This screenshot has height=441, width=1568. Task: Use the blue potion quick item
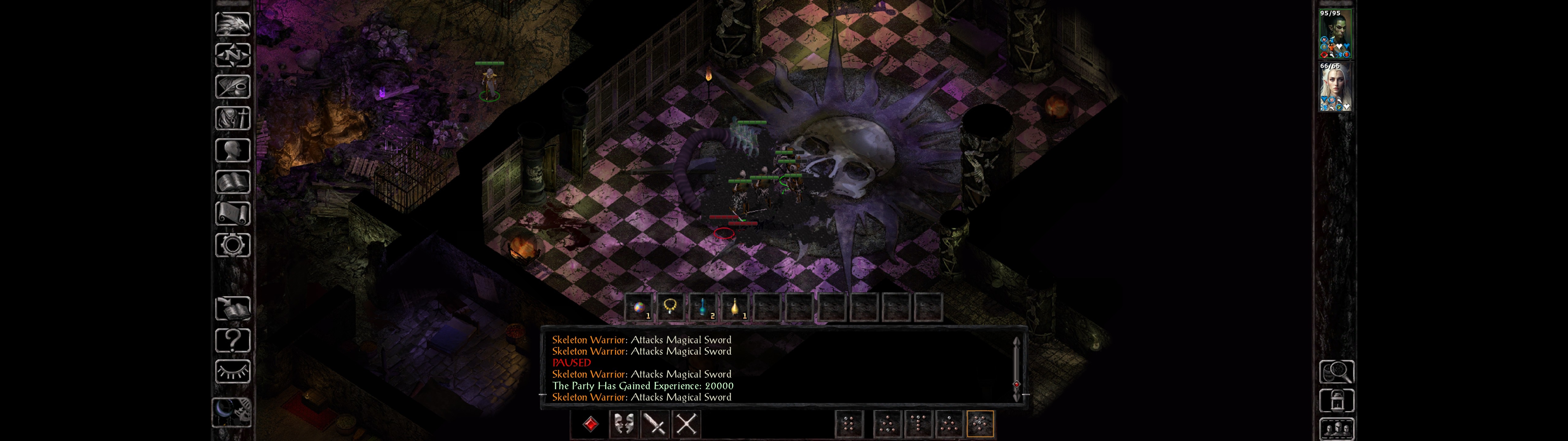click(x=703, y=307)
